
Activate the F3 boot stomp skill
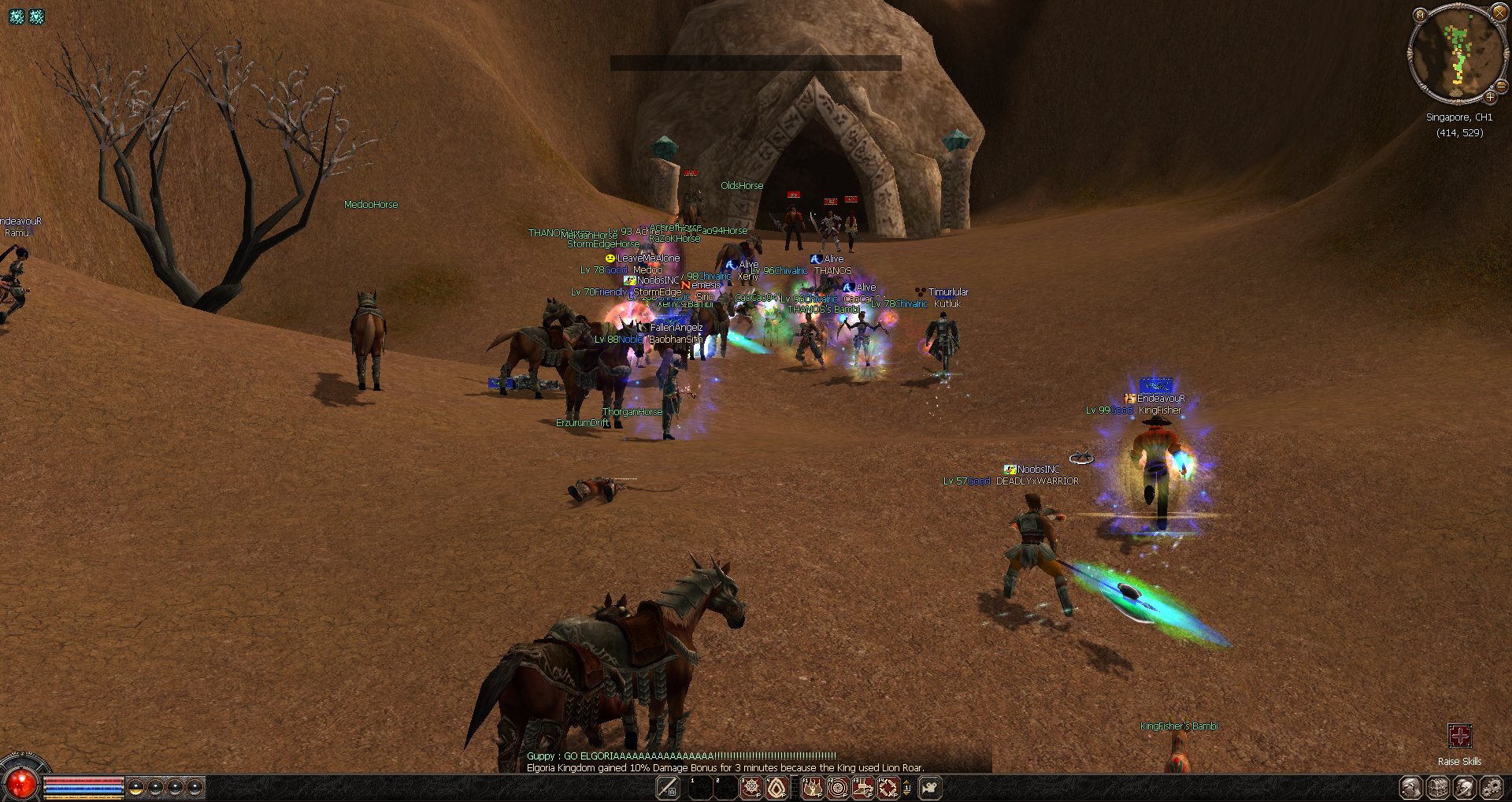point(863,787)
